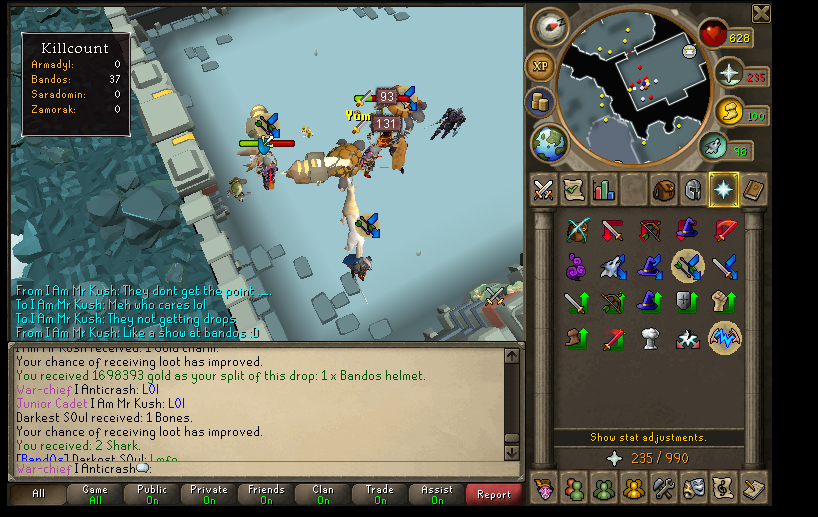Switch to the worn equipment helmet tab

coord(692,189)
